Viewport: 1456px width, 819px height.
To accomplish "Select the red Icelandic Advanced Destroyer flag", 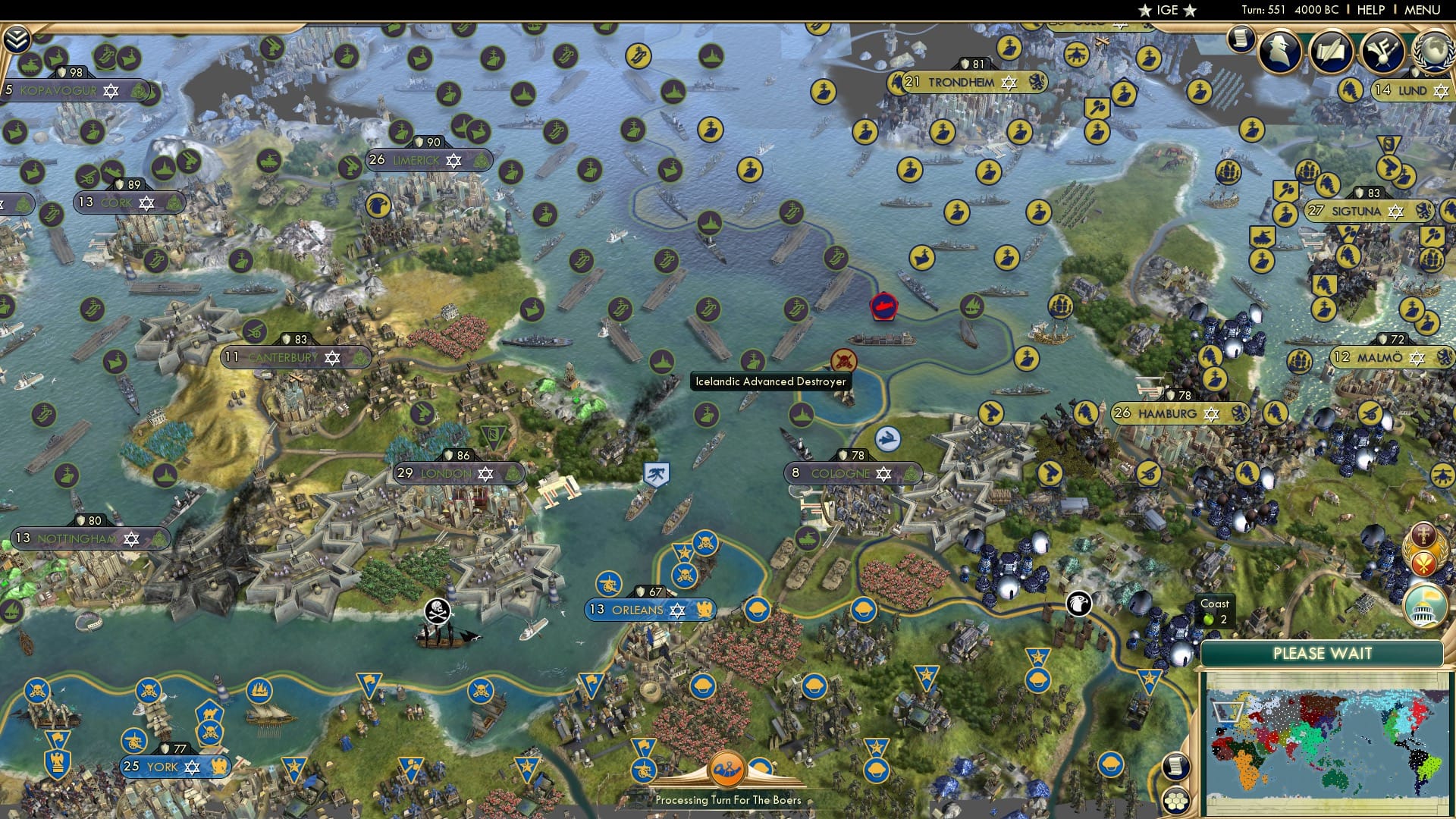I will (883, 306).
